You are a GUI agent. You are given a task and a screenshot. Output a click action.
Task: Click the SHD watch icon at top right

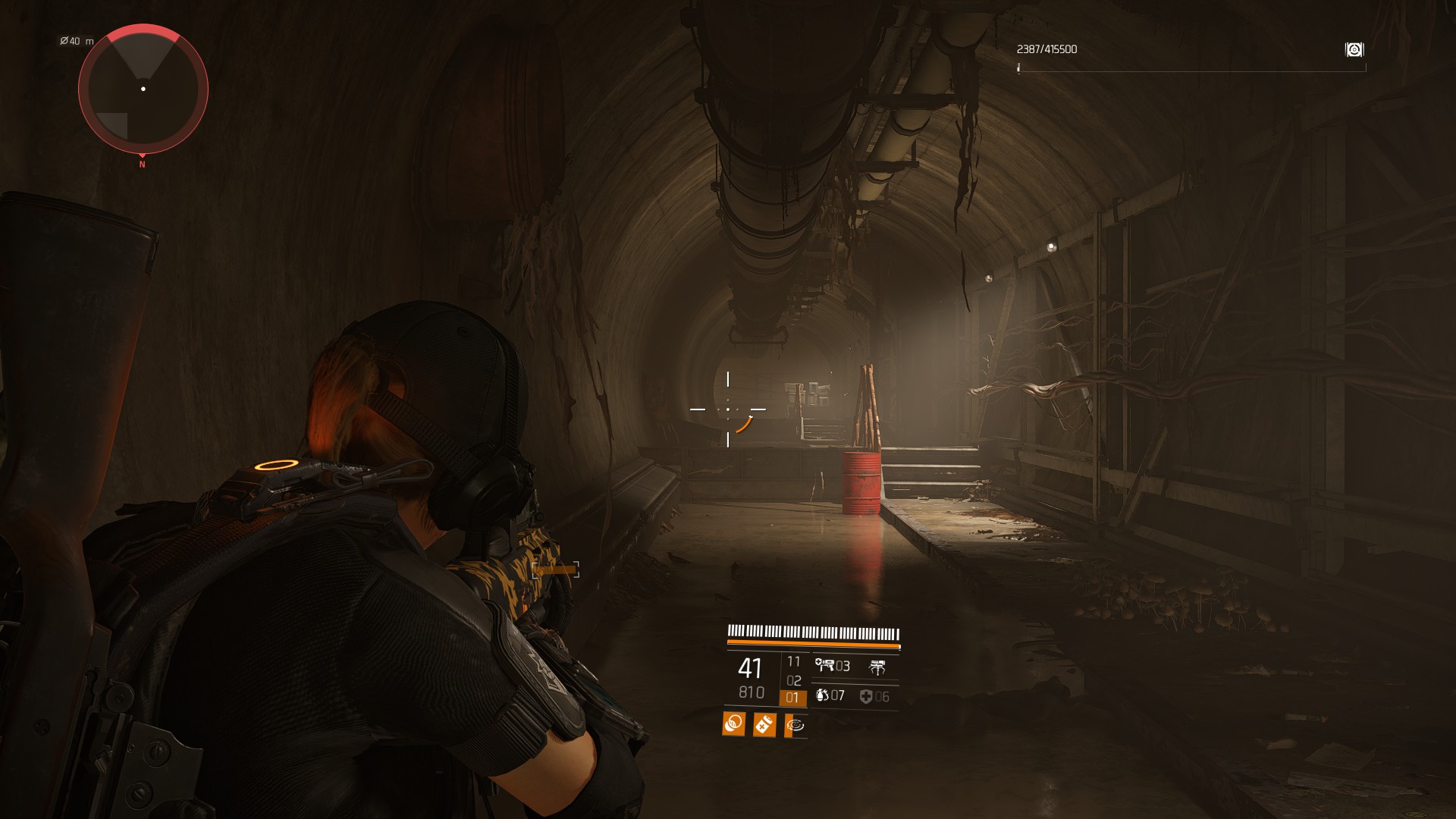click(x=1354, y=49)
